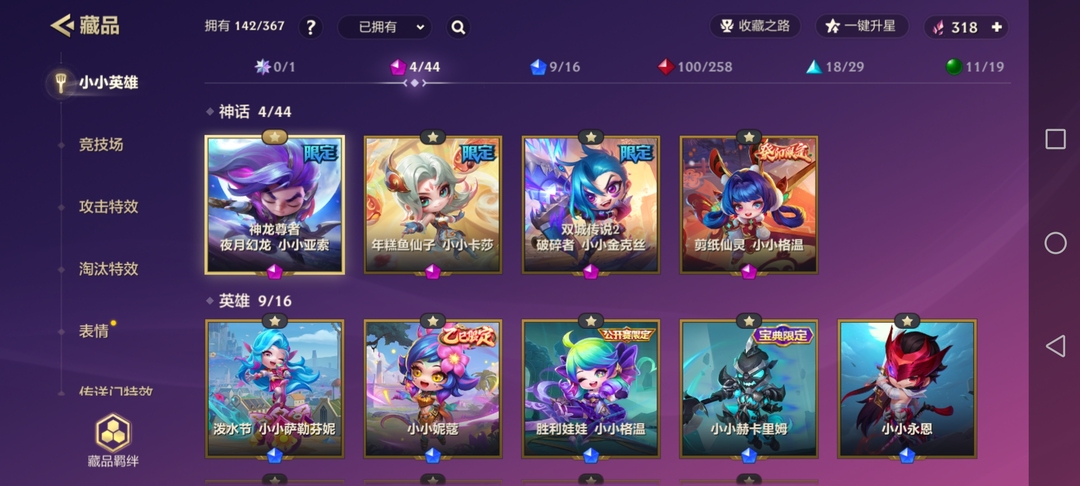Show the 表情 category
Image resolution: width=1080 pixels, height=486 pixels.
click(94, 331)
